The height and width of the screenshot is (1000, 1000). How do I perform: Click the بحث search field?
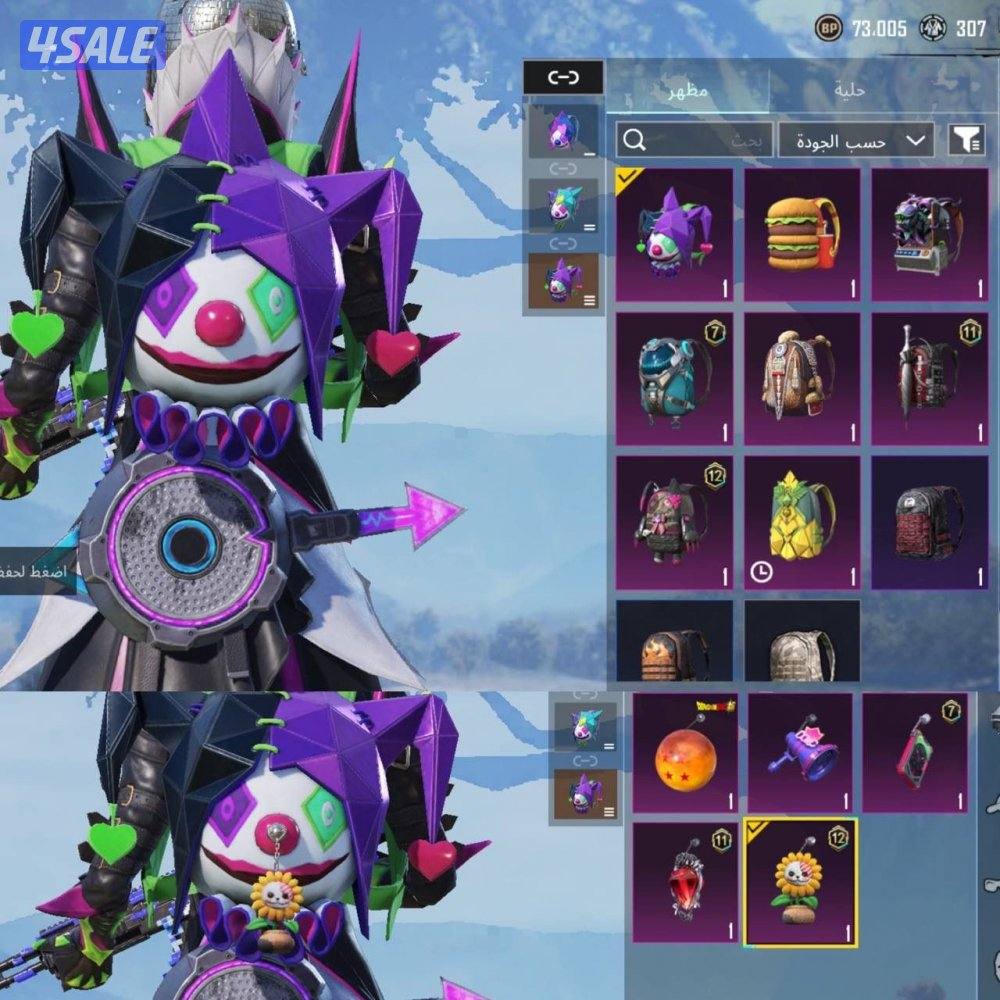click(693, 141)
